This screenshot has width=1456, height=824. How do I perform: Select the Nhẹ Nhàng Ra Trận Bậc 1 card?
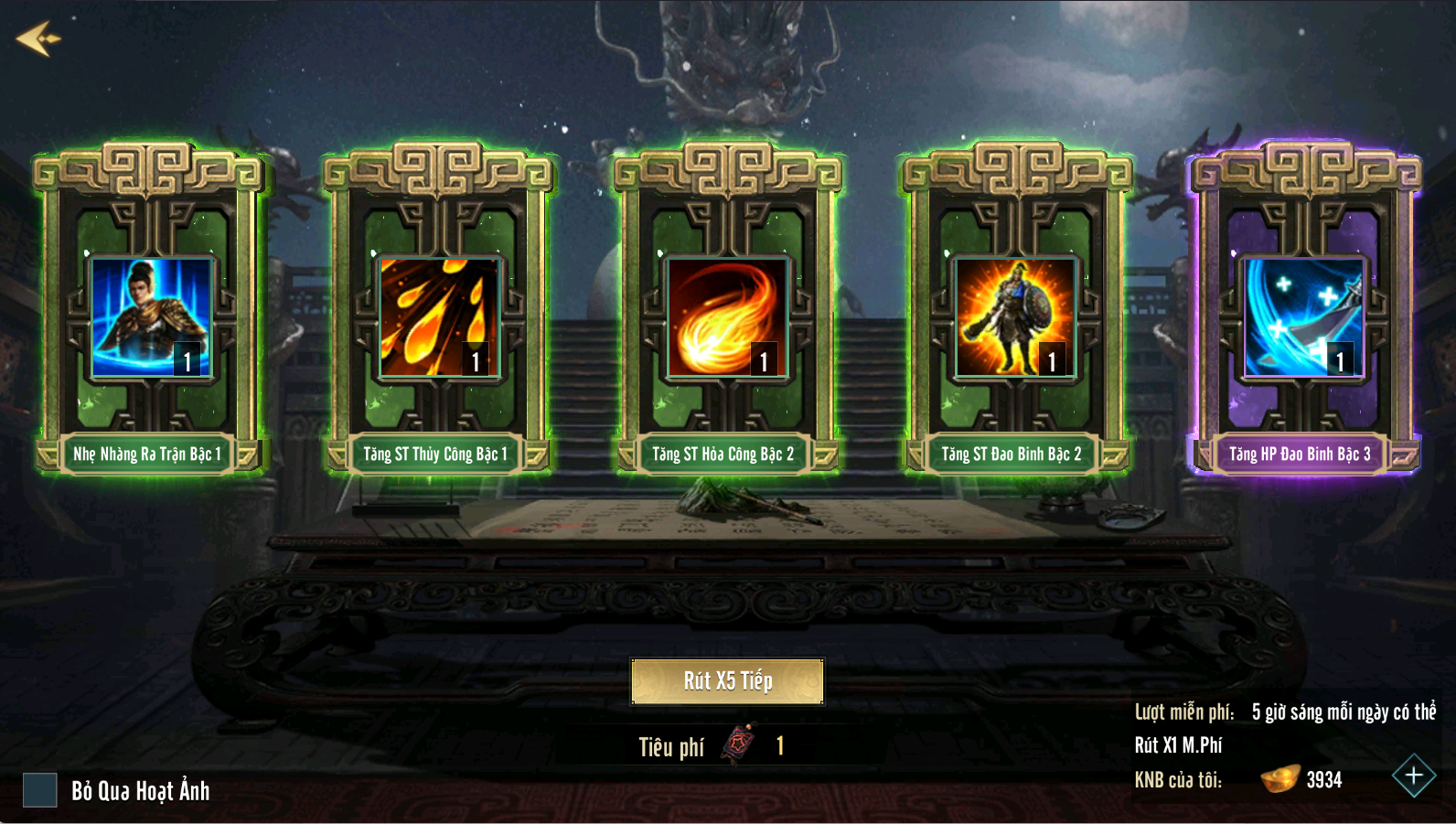click(x=150, y=317)
